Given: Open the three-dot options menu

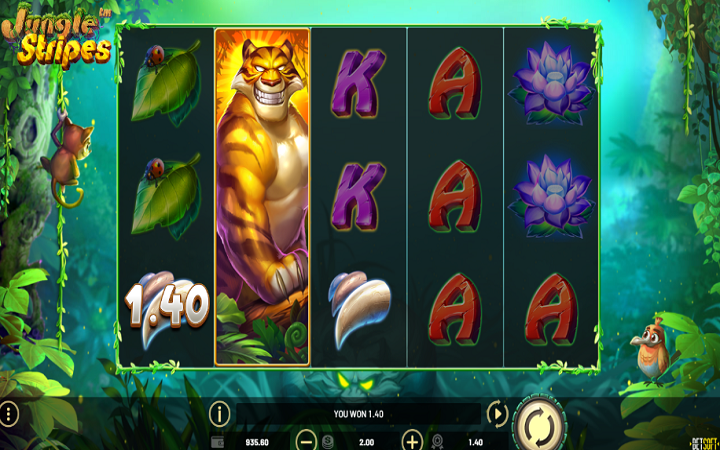Looking at the screenshot, I should tap(9, 413).
